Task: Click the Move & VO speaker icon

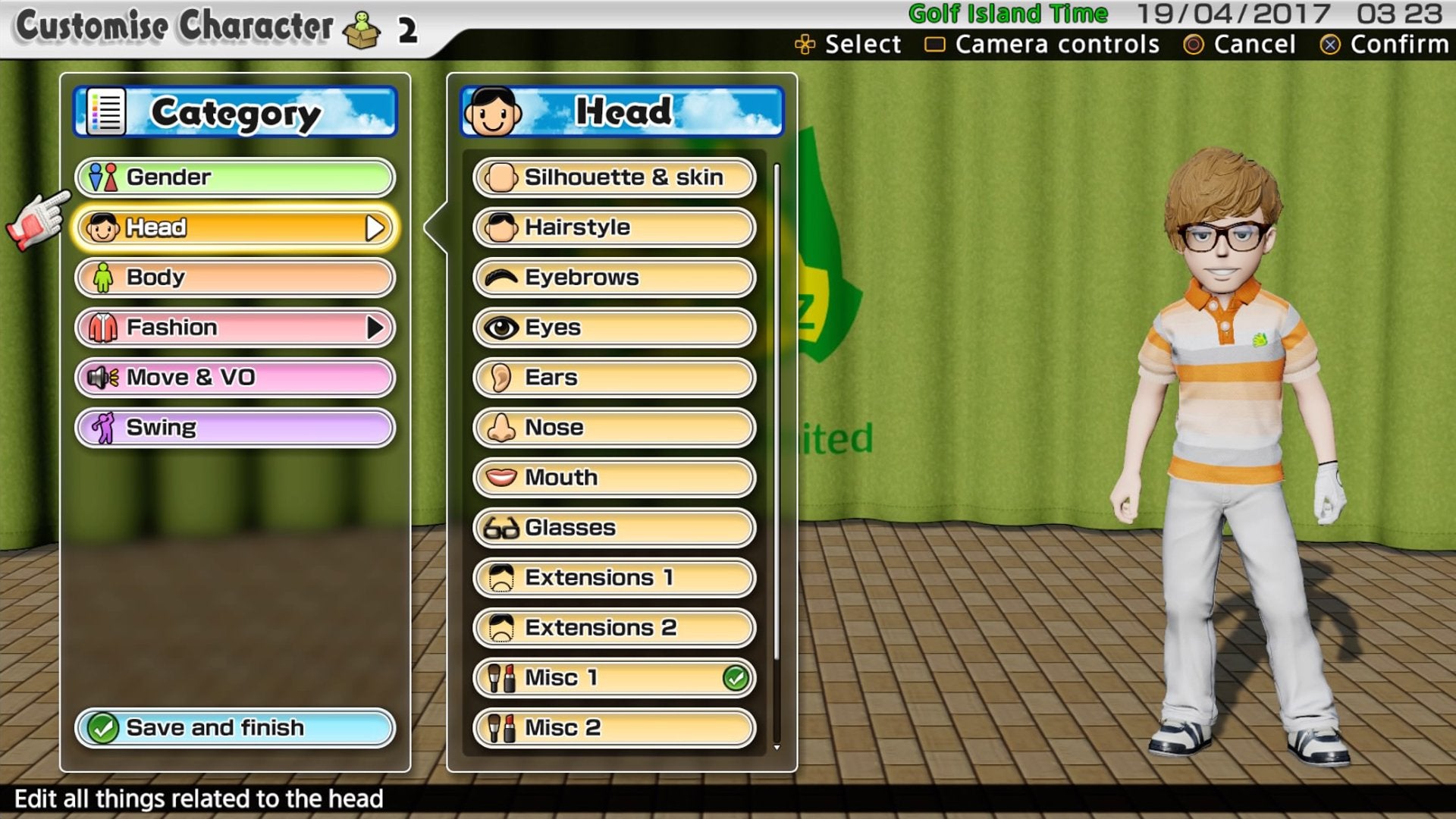Action: click(x=104, y=377)
